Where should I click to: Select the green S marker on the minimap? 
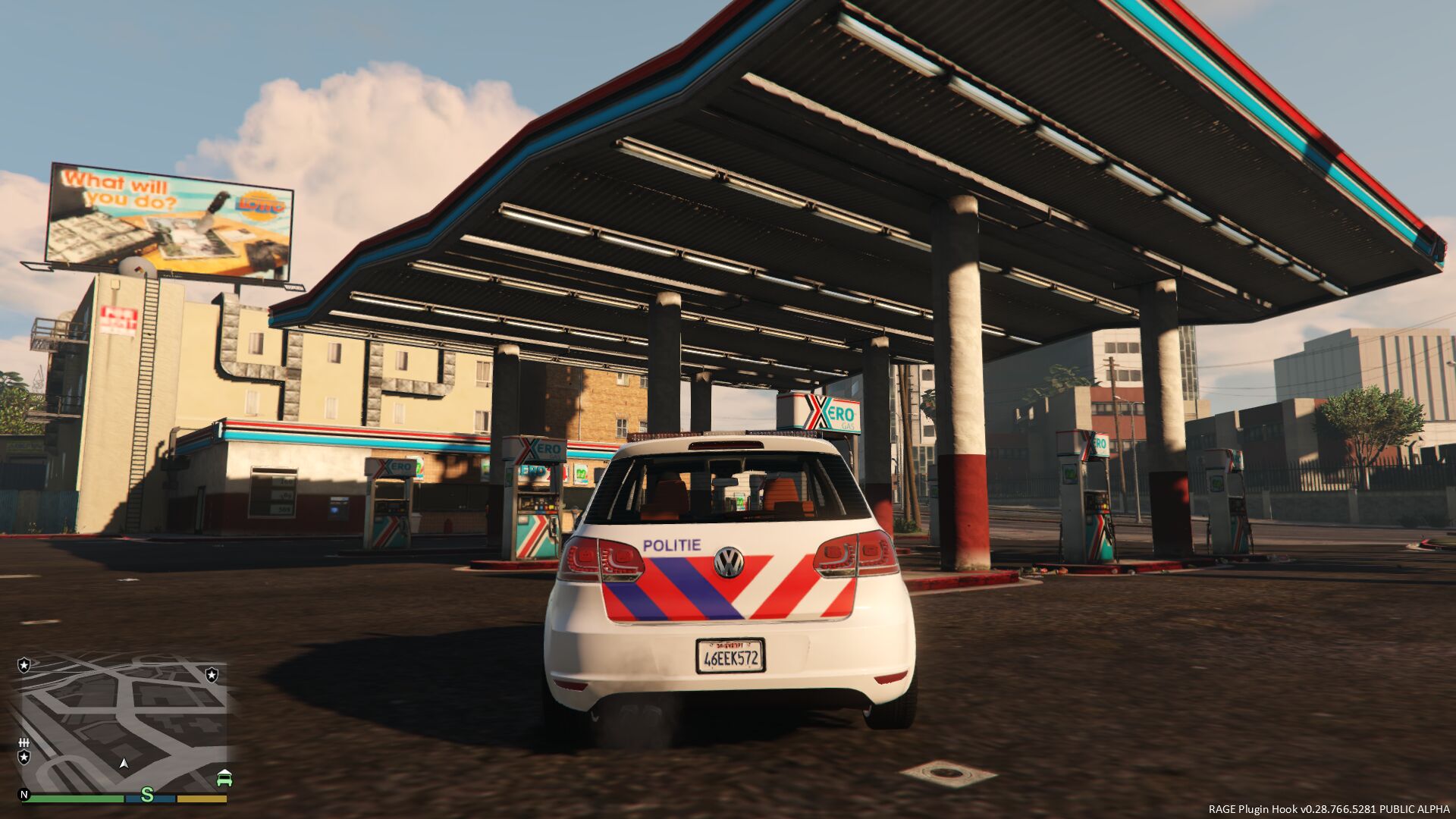(147, 795)
